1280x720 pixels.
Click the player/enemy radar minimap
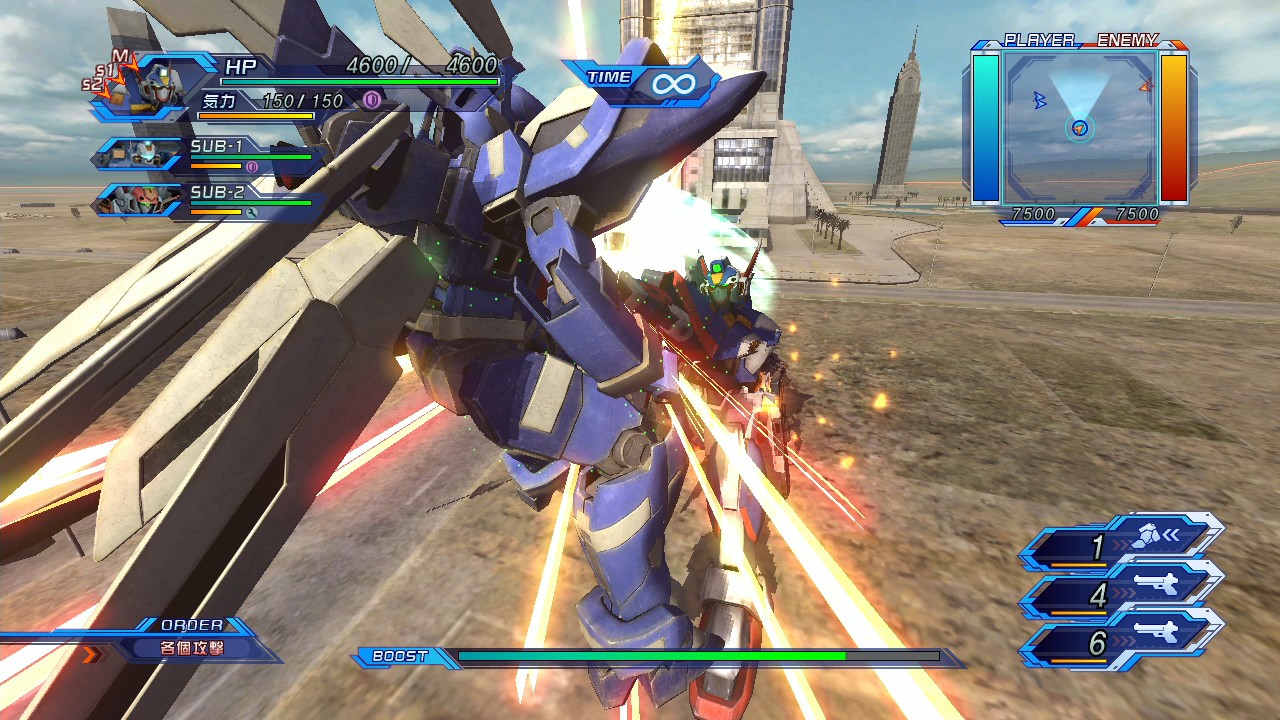[x=1080, y=127]
